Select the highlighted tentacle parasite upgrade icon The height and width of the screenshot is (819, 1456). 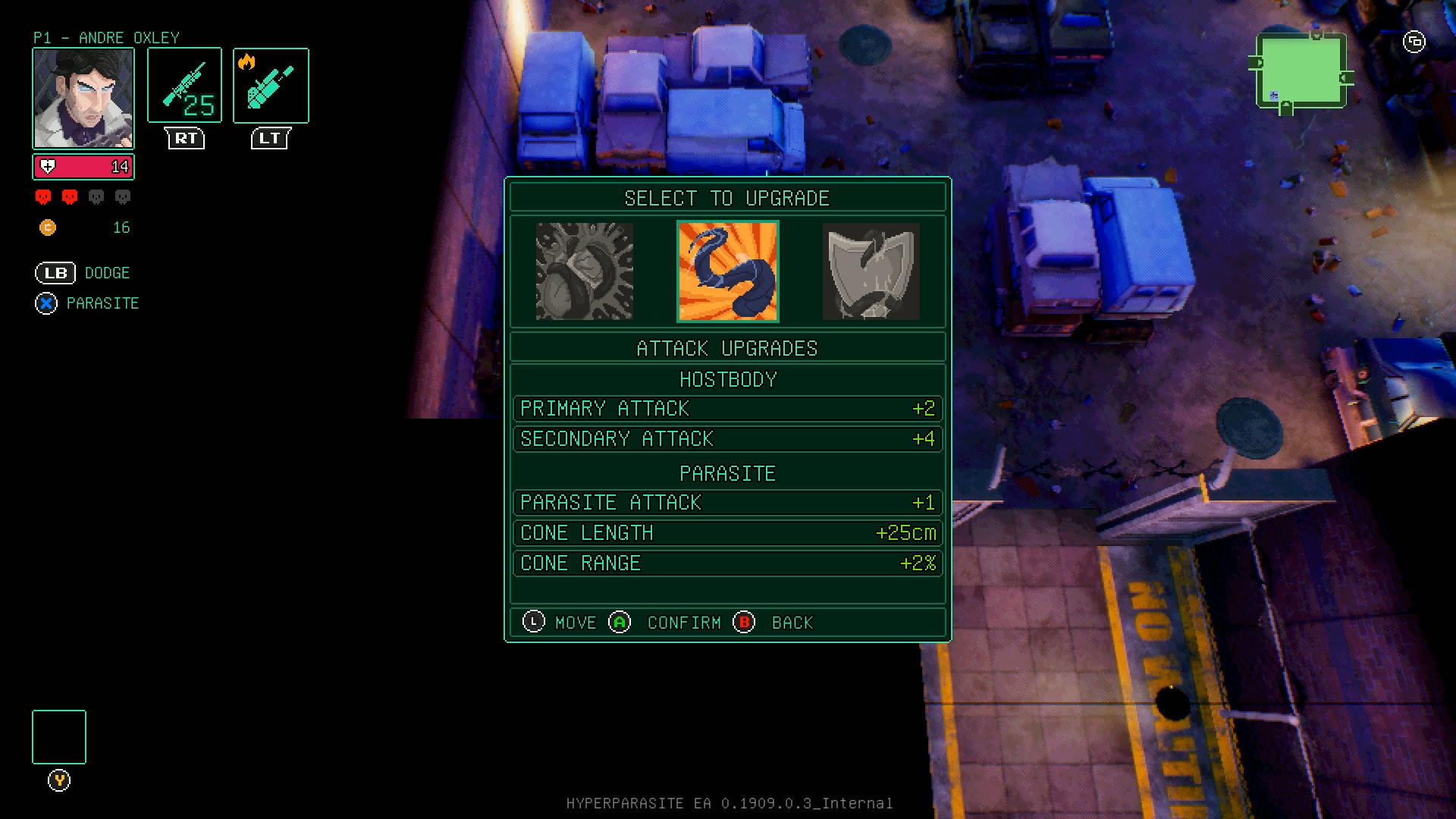click(x=727, y=271)
